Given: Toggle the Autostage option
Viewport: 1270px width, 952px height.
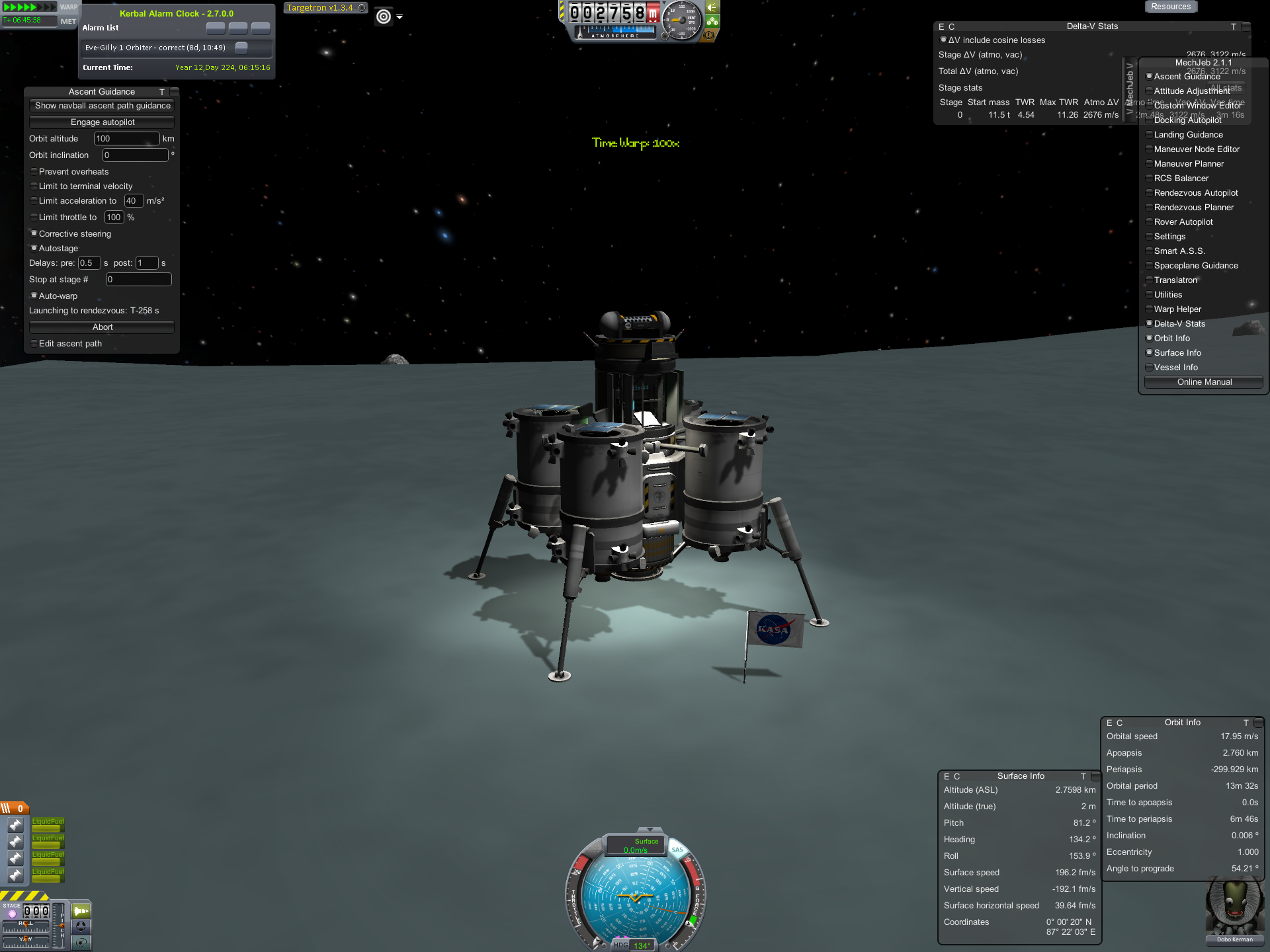Looking at the screenshot, I should tap(34, 249).
